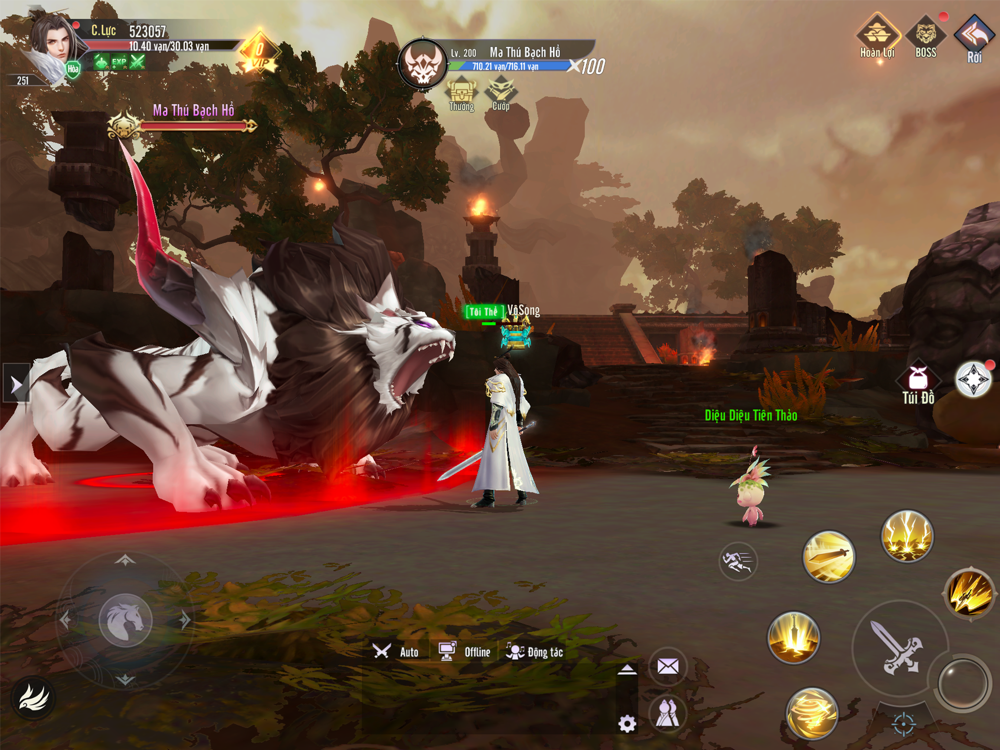Click the Thưởng reward chest icon
Image resolution: width=1000 pixels, height=750 pixels.
pyautogui.click(x=461, y=93)
